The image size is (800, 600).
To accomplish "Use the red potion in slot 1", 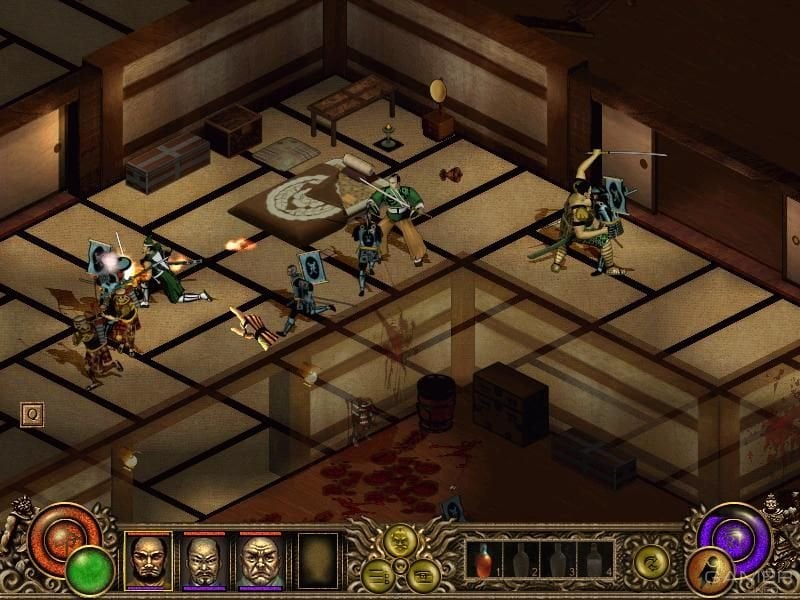I will (x=485, y=560).
